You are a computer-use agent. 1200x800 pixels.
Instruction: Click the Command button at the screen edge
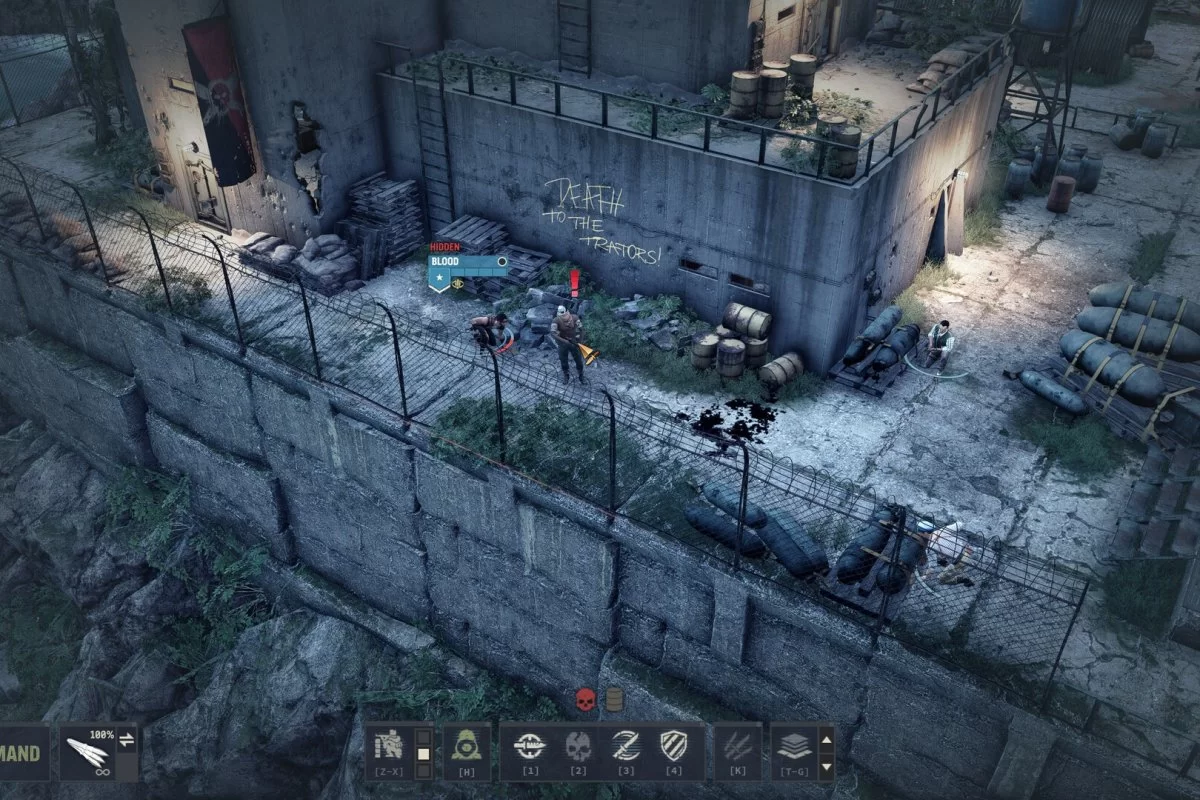pos(22,754)
